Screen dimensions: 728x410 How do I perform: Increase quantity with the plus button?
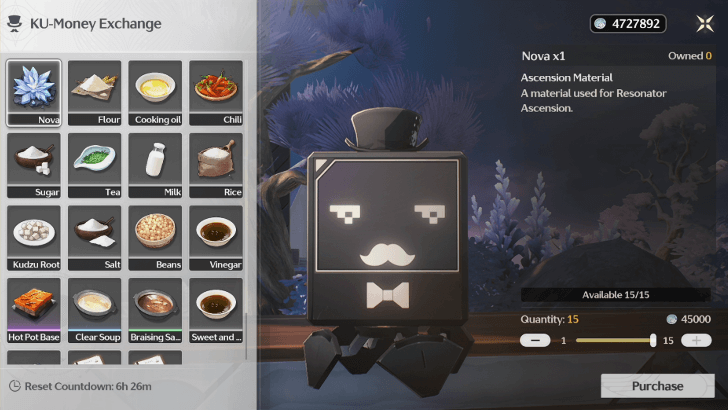[696, 341]
